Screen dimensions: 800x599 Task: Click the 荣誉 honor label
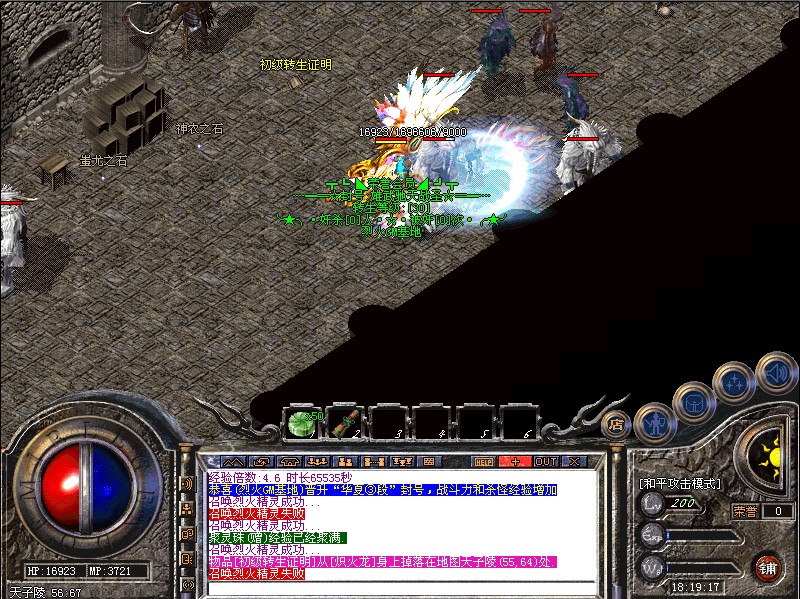(744, 511)
